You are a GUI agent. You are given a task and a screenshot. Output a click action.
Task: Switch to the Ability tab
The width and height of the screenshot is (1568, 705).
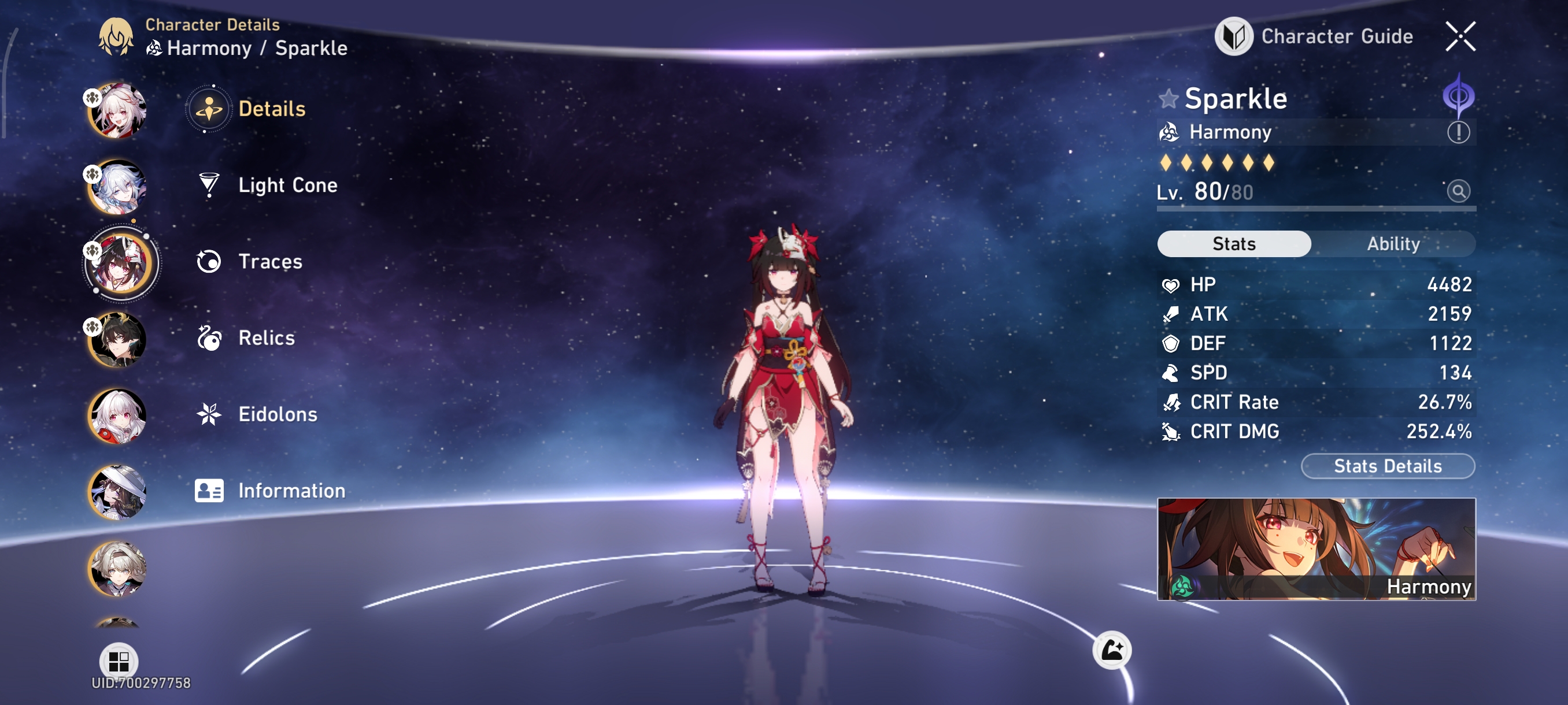click(1393, 244)
